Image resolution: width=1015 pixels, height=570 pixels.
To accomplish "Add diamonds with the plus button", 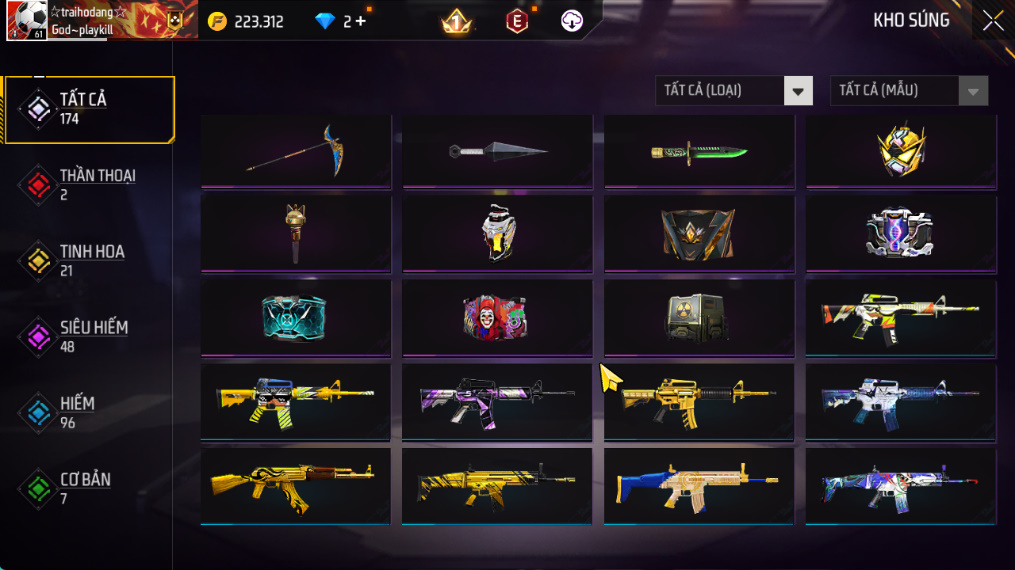I will point(360,21).
